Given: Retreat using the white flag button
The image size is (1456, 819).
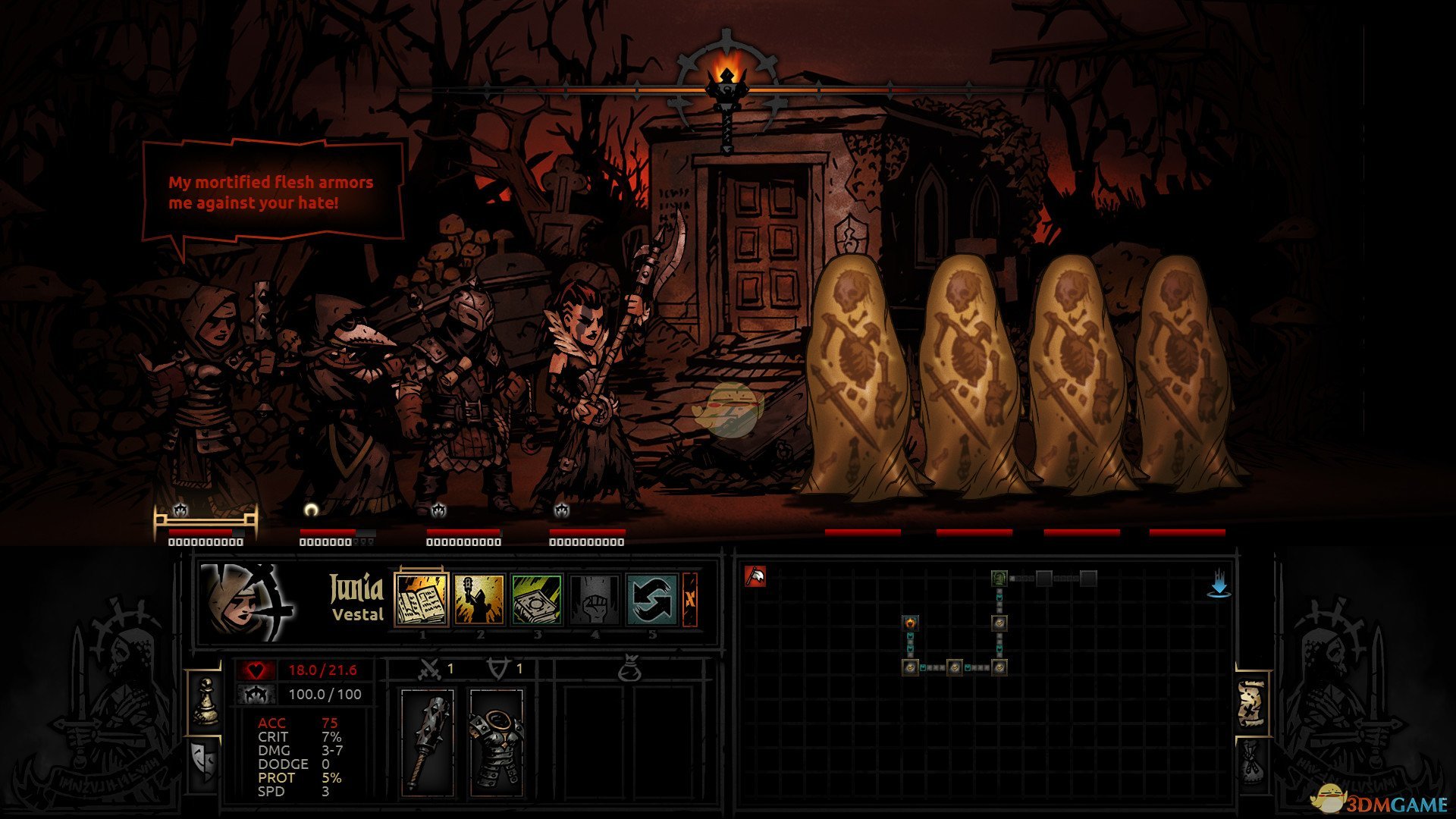Looking at the screenshot, I should (x=755, y=577).
